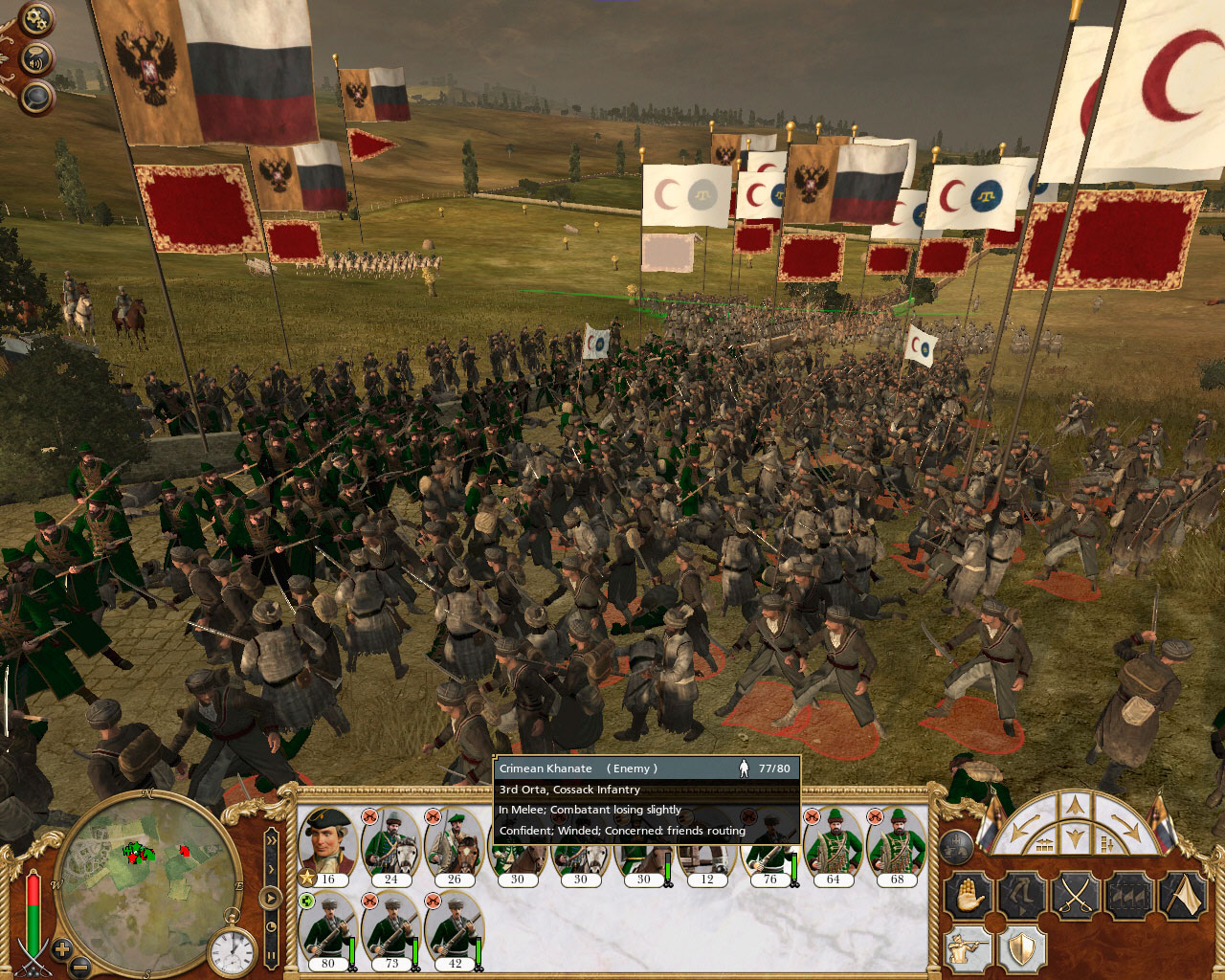This screenshot has height=980, width=1225.
Task: Click the magnifying glass button
Action: tap(36, 96)
